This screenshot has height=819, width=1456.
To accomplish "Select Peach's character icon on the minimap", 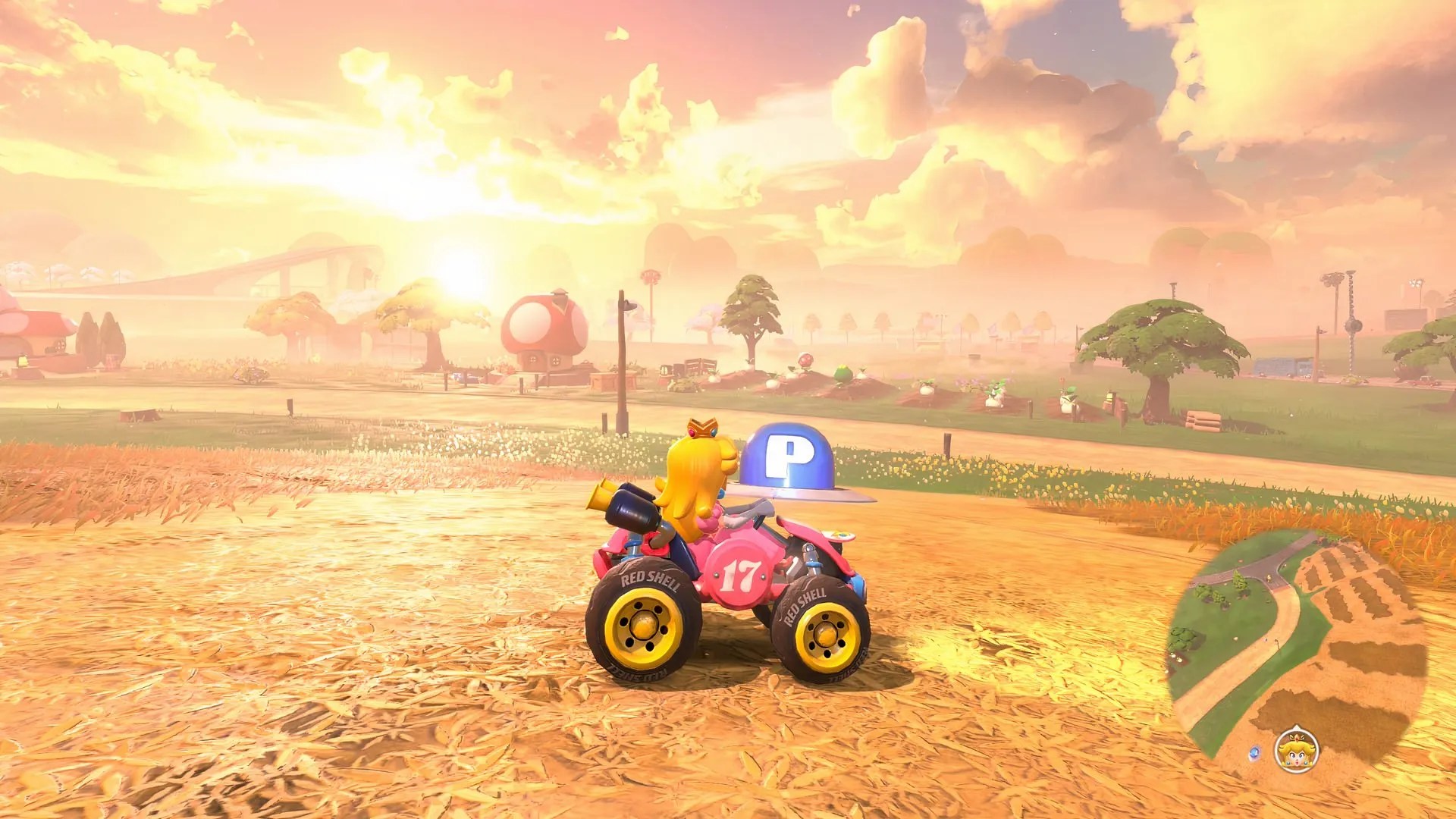I will click(1296, 751).
